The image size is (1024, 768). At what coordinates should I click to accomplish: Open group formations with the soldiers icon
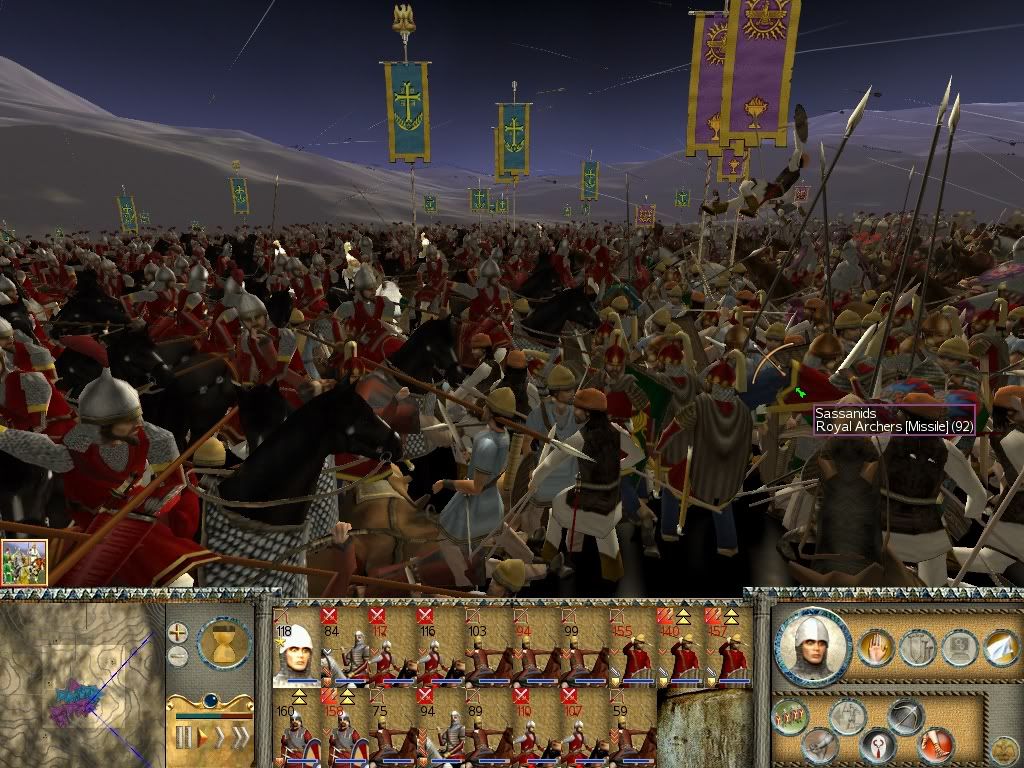790,717
